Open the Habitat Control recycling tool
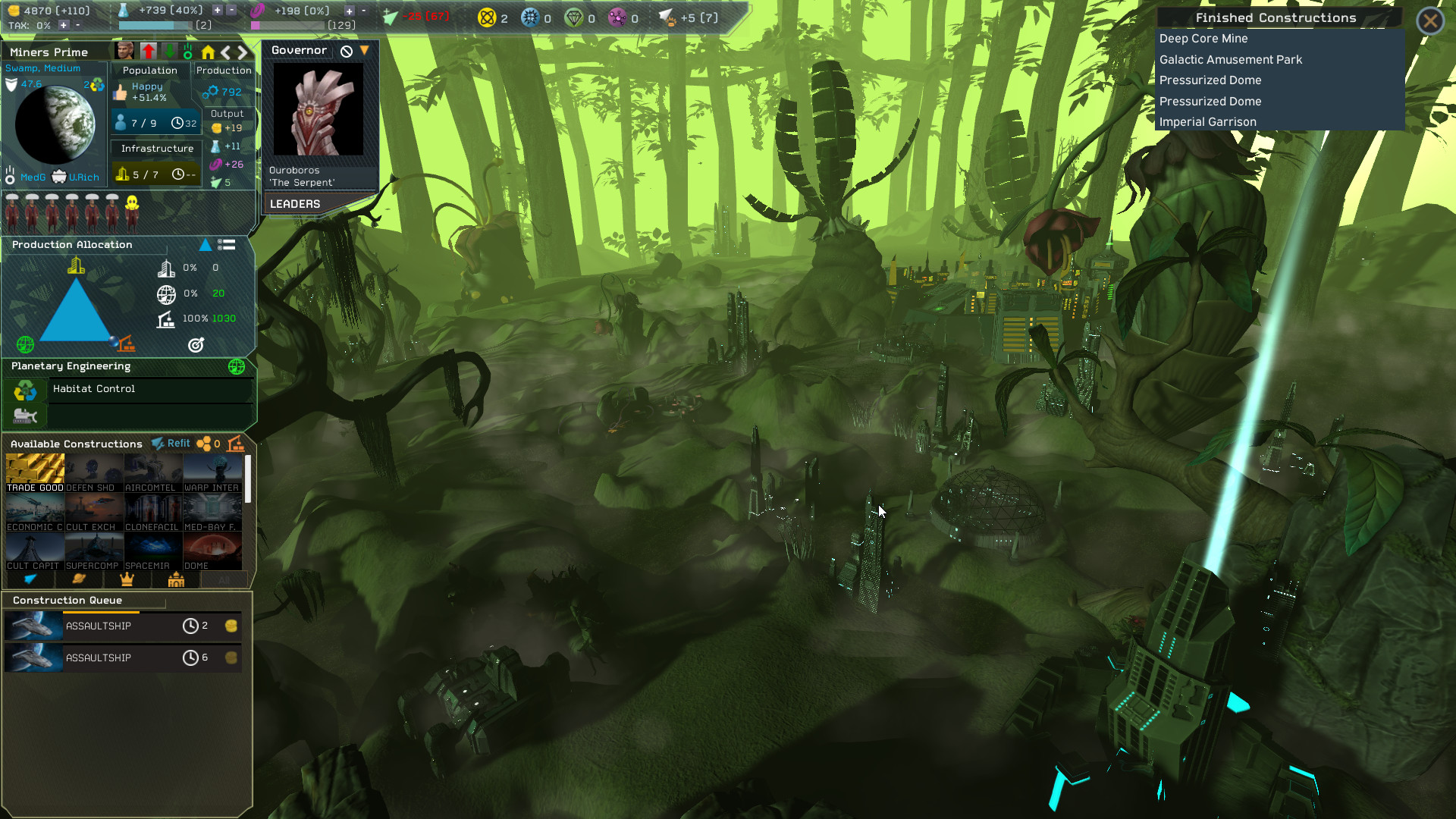 coord(26,389)
